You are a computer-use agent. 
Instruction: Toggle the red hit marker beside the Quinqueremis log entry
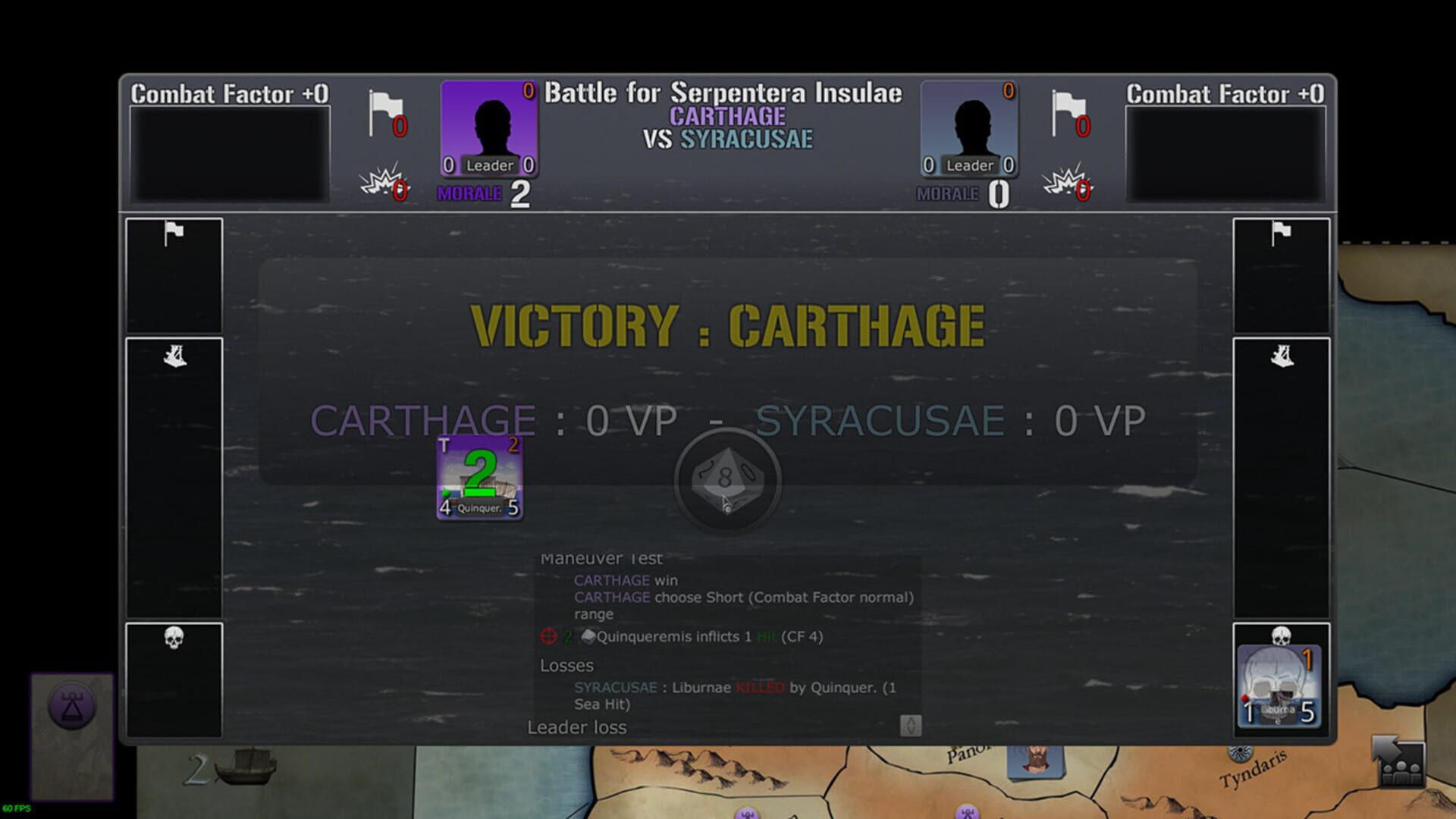click(548, 637)
